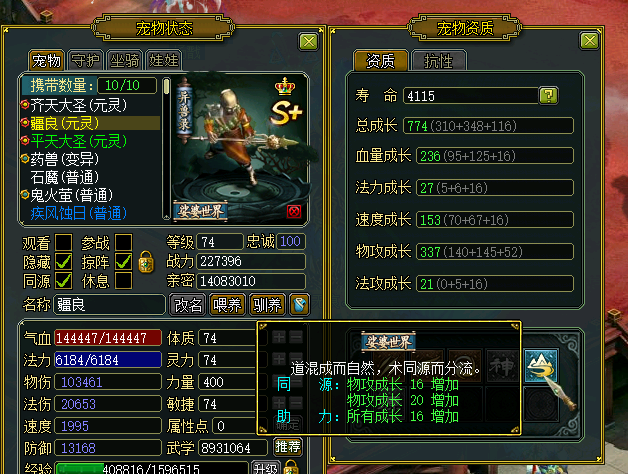The width and height of the screenshot is (628, 474).
Task: Close the pet status window
Action: [x=308, y=41]
